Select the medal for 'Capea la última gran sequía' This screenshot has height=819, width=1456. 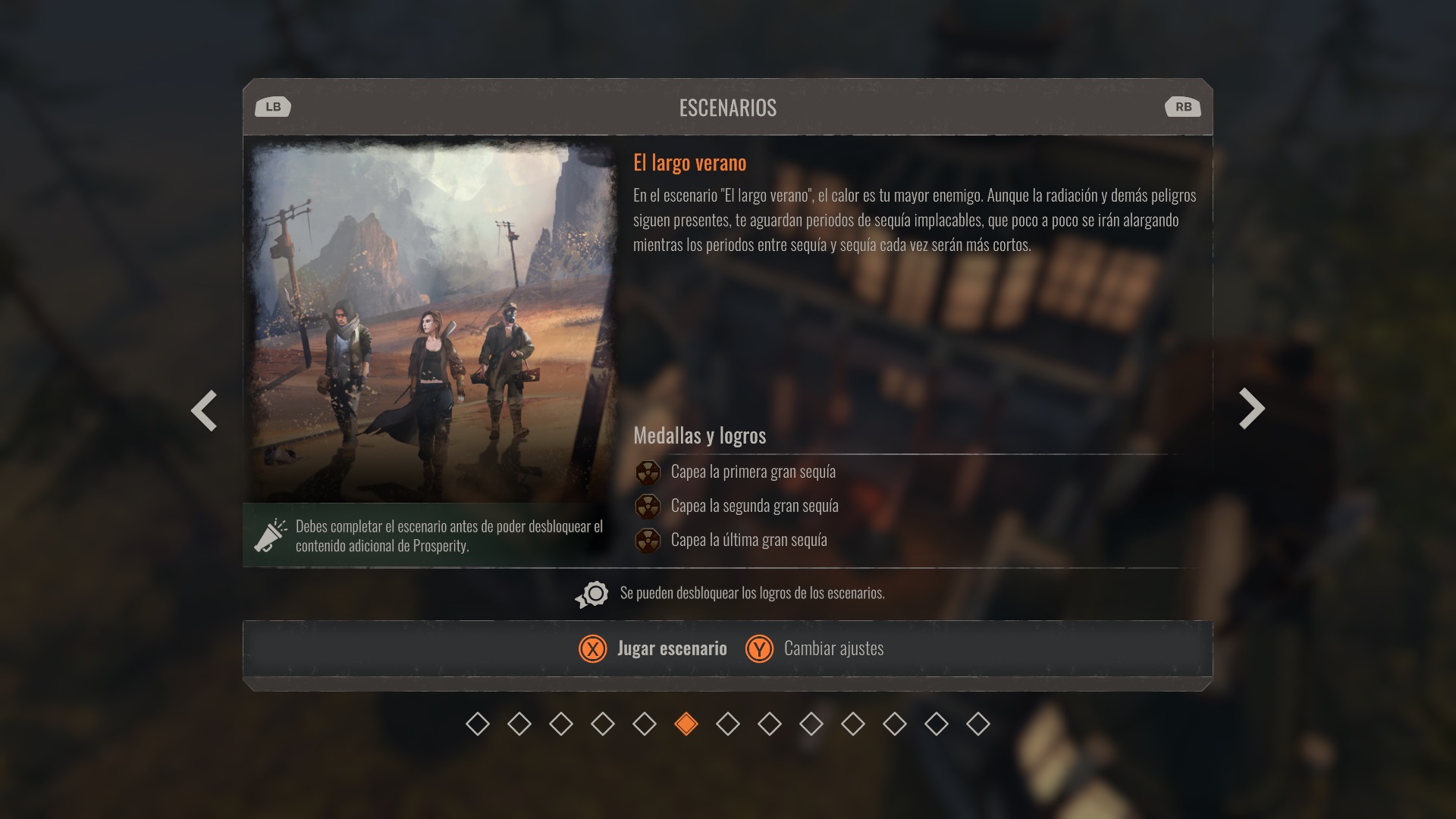(648, 540)
